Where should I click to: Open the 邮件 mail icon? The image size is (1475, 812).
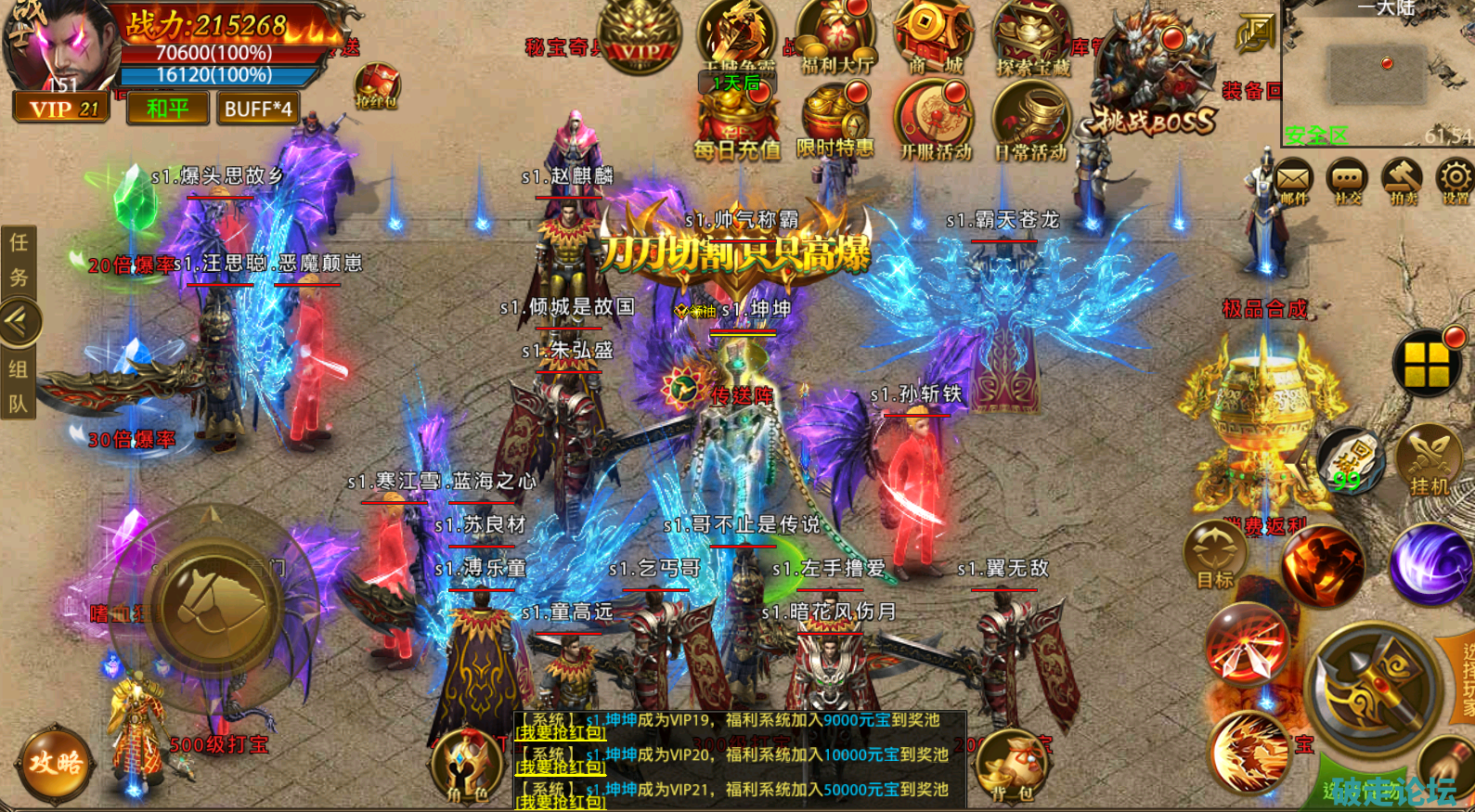click(1293, 180)
